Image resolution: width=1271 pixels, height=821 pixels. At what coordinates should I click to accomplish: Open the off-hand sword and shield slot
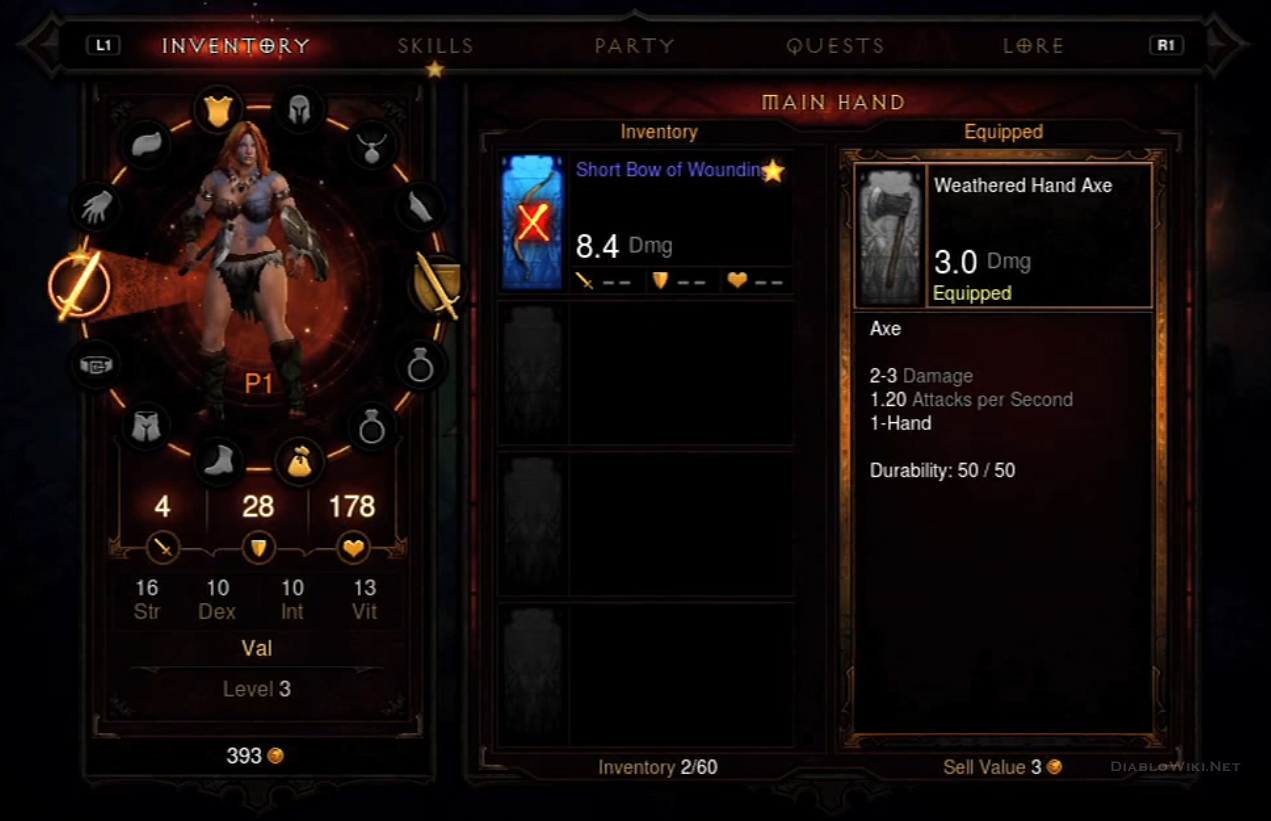coord(438,284)
